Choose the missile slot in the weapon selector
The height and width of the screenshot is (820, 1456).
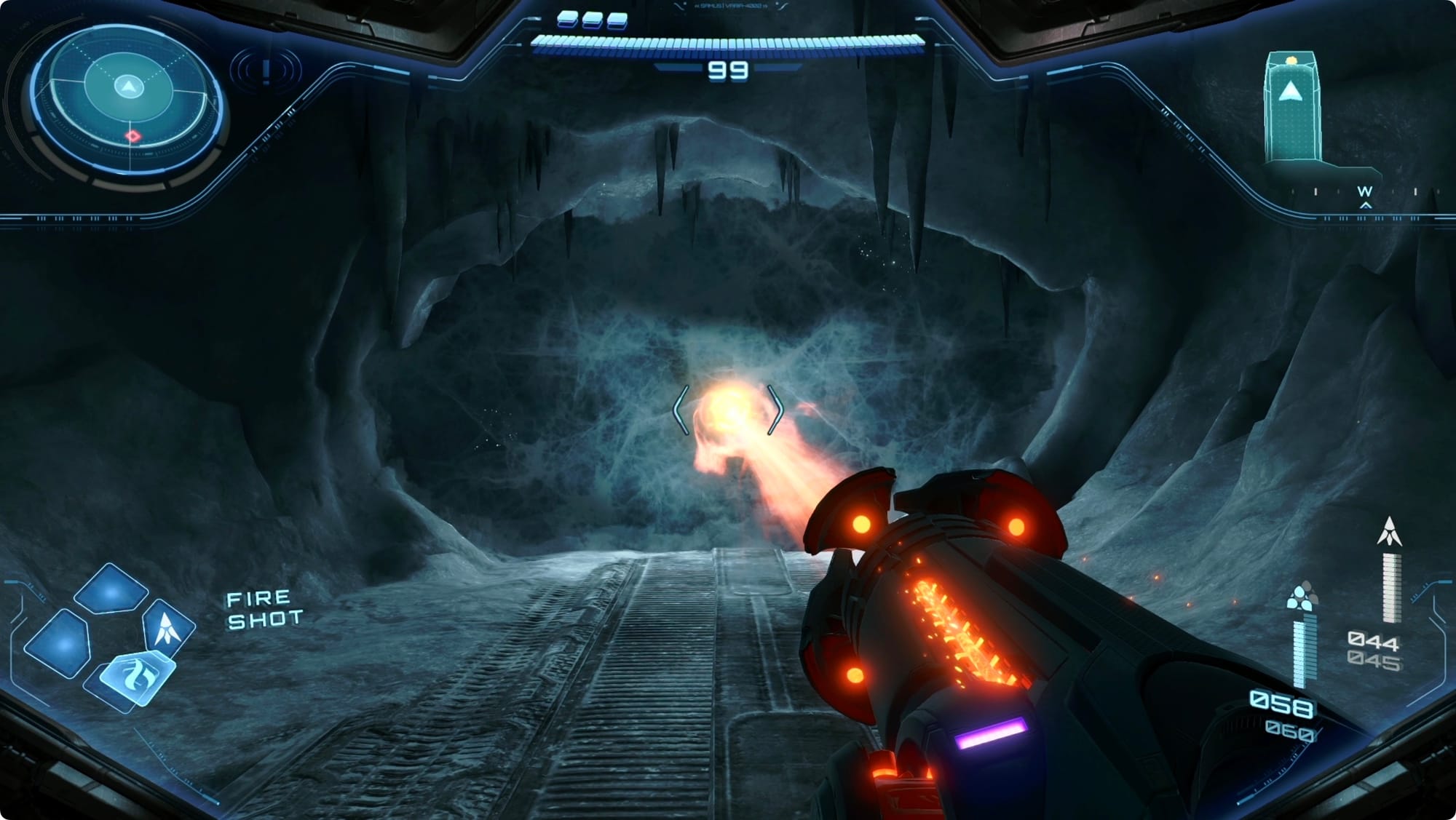click(168, 627)
